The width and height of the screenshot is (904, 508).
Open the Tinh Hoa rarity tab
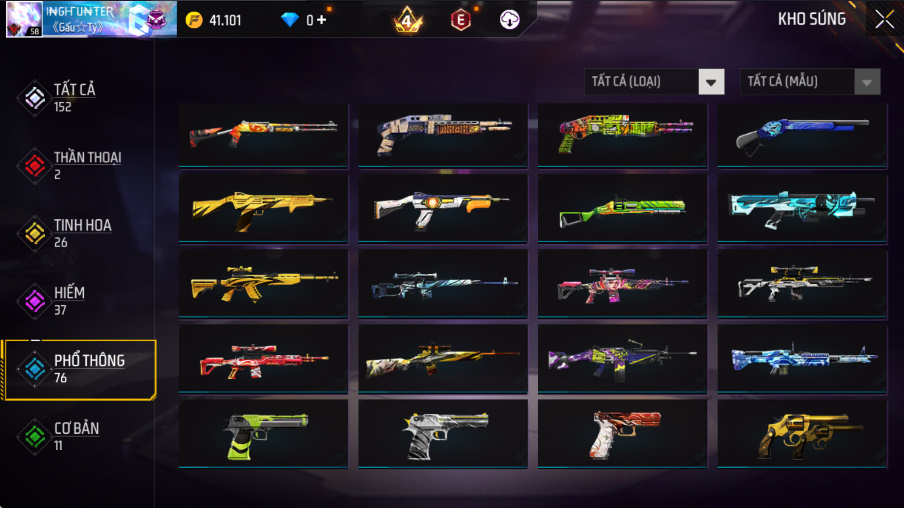(x=81, y=232)
